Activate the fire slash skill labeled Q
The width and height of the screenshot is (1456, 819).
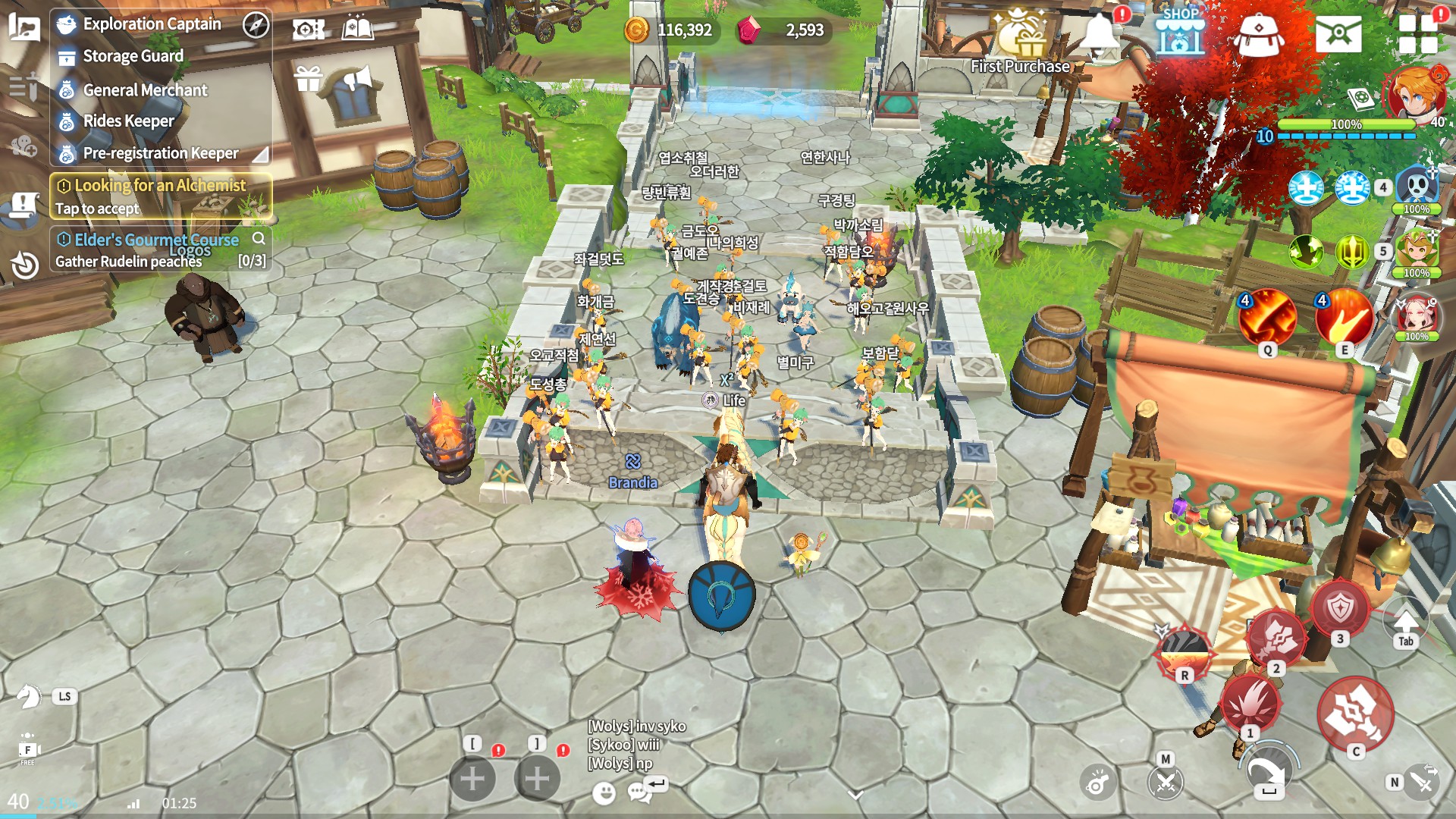click(1267, 317)
